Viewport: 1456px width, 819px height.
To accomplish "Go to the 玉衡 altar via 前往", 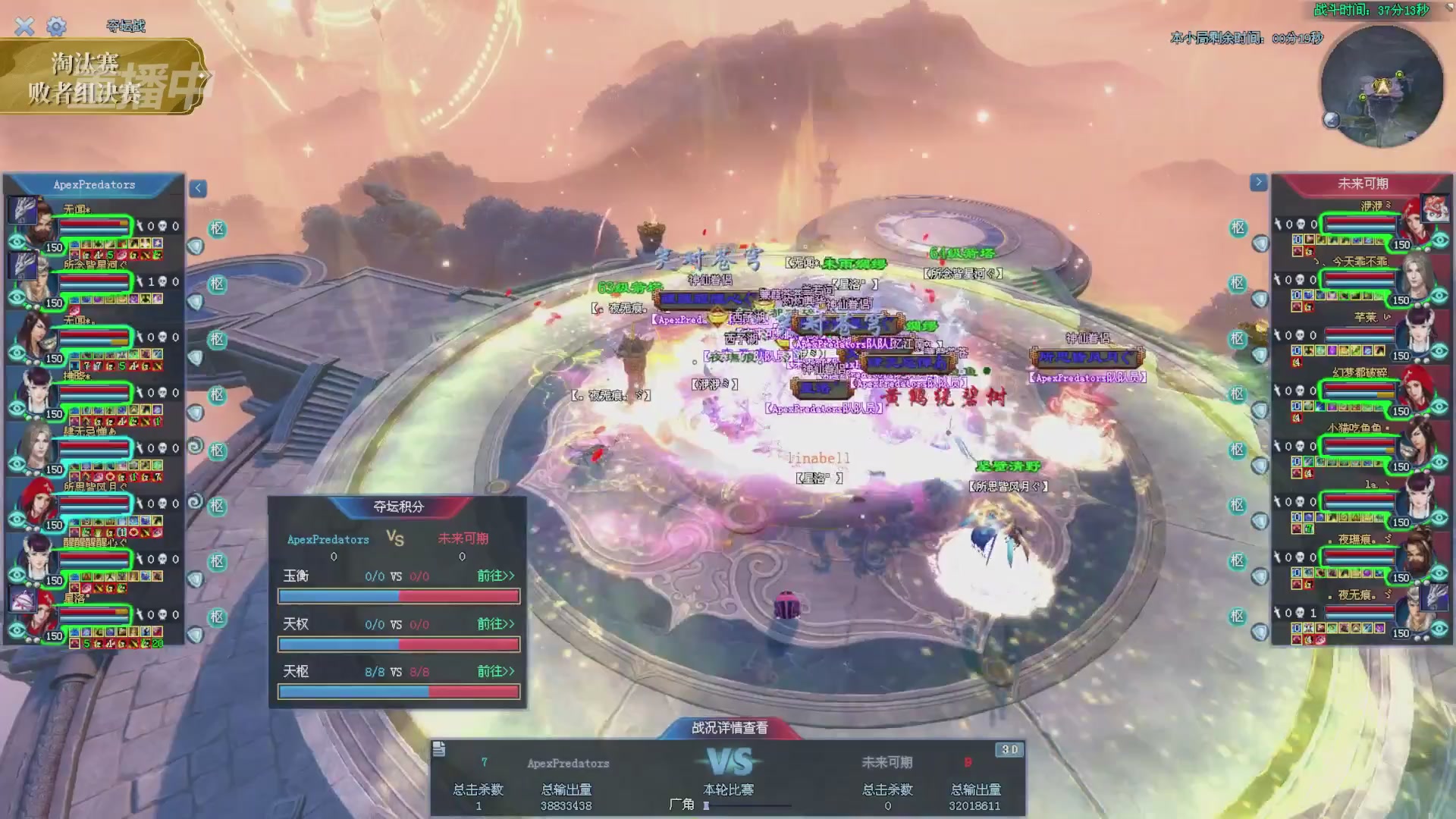I will pyautogui.click(x=495, y=576).
